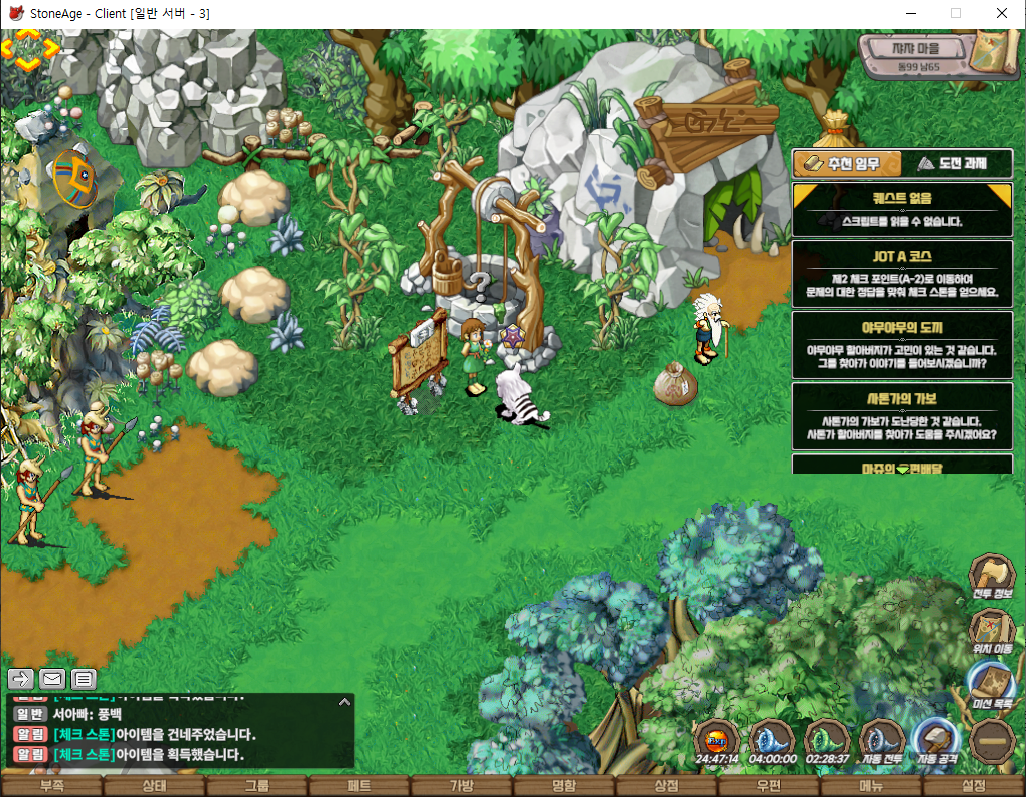Close the StoneAge client window

1002,14
